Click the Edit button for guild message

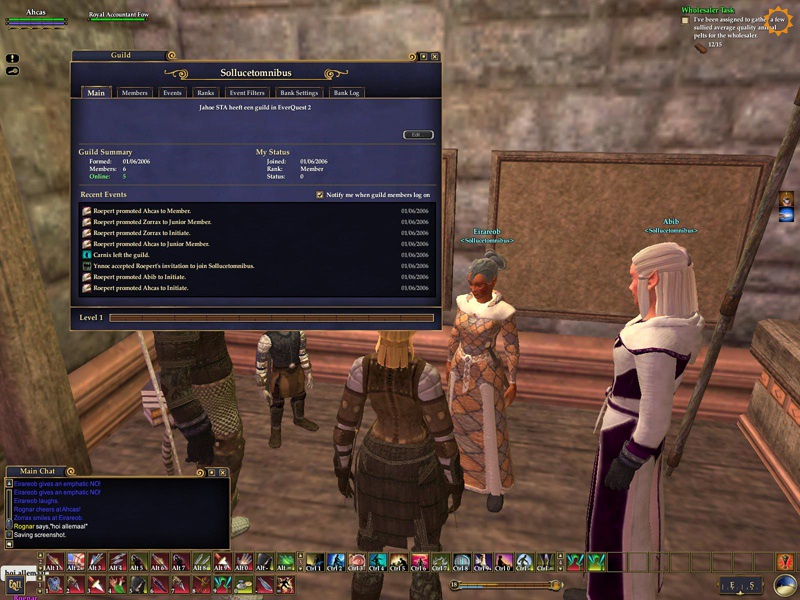point(418,134)
